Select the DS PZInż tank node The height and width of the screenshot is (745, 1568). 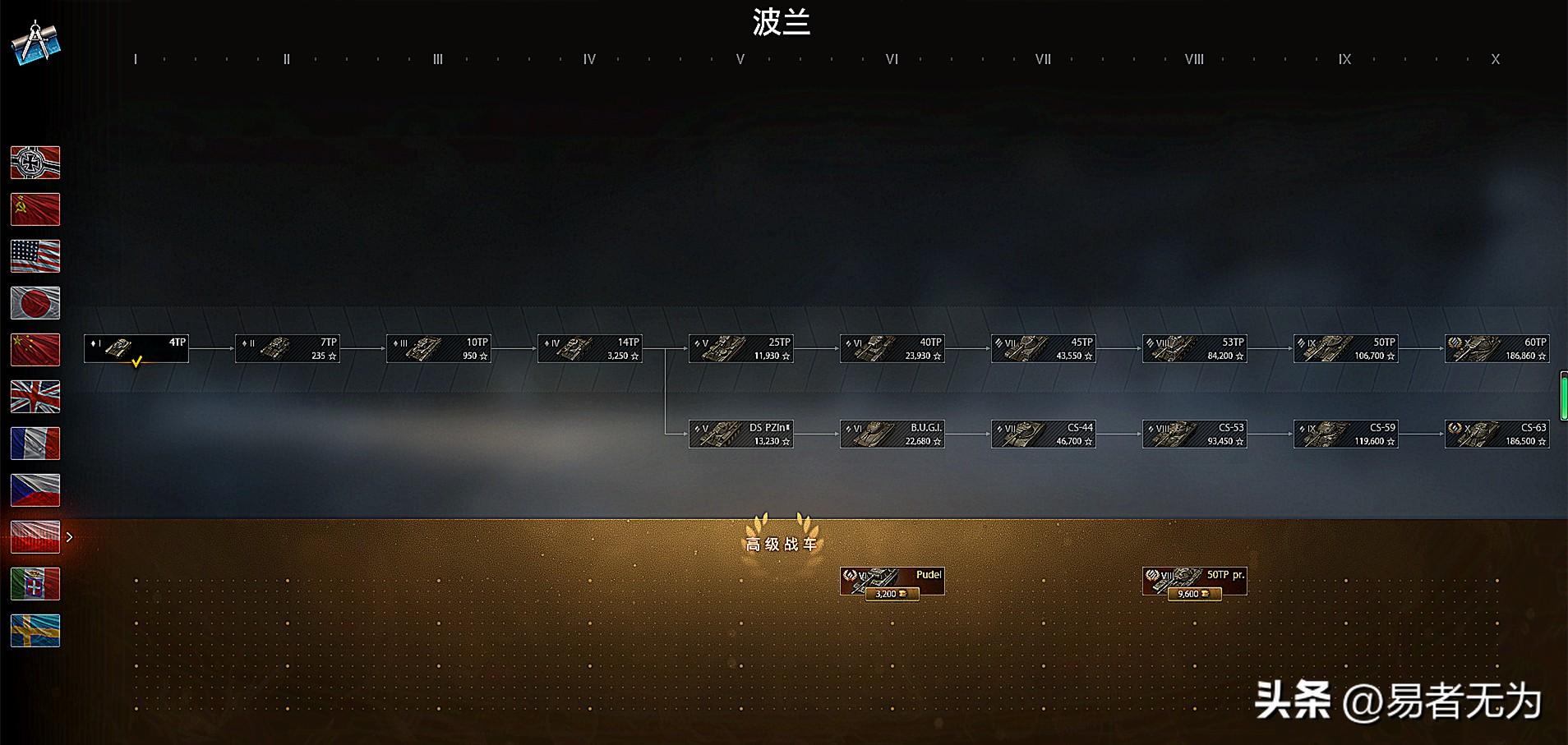click(x=741, y=434)
